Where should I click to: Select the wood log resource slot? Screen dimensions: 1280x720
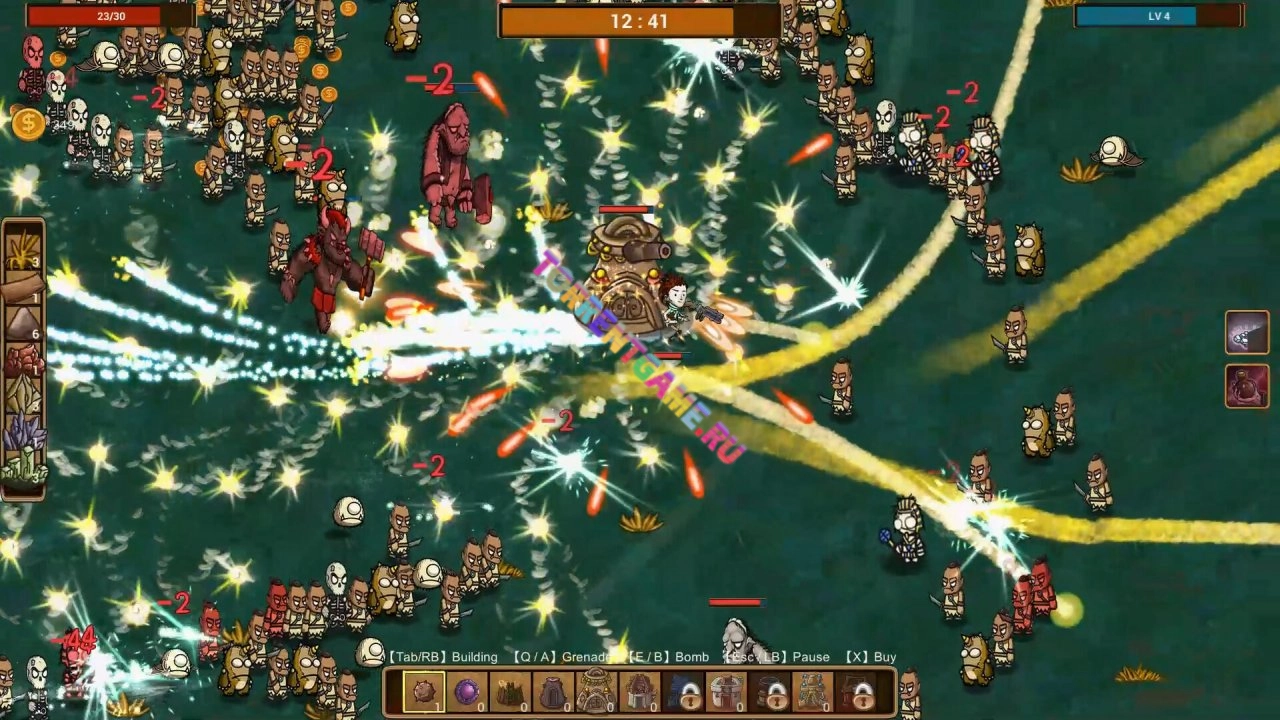coord(22,286)
